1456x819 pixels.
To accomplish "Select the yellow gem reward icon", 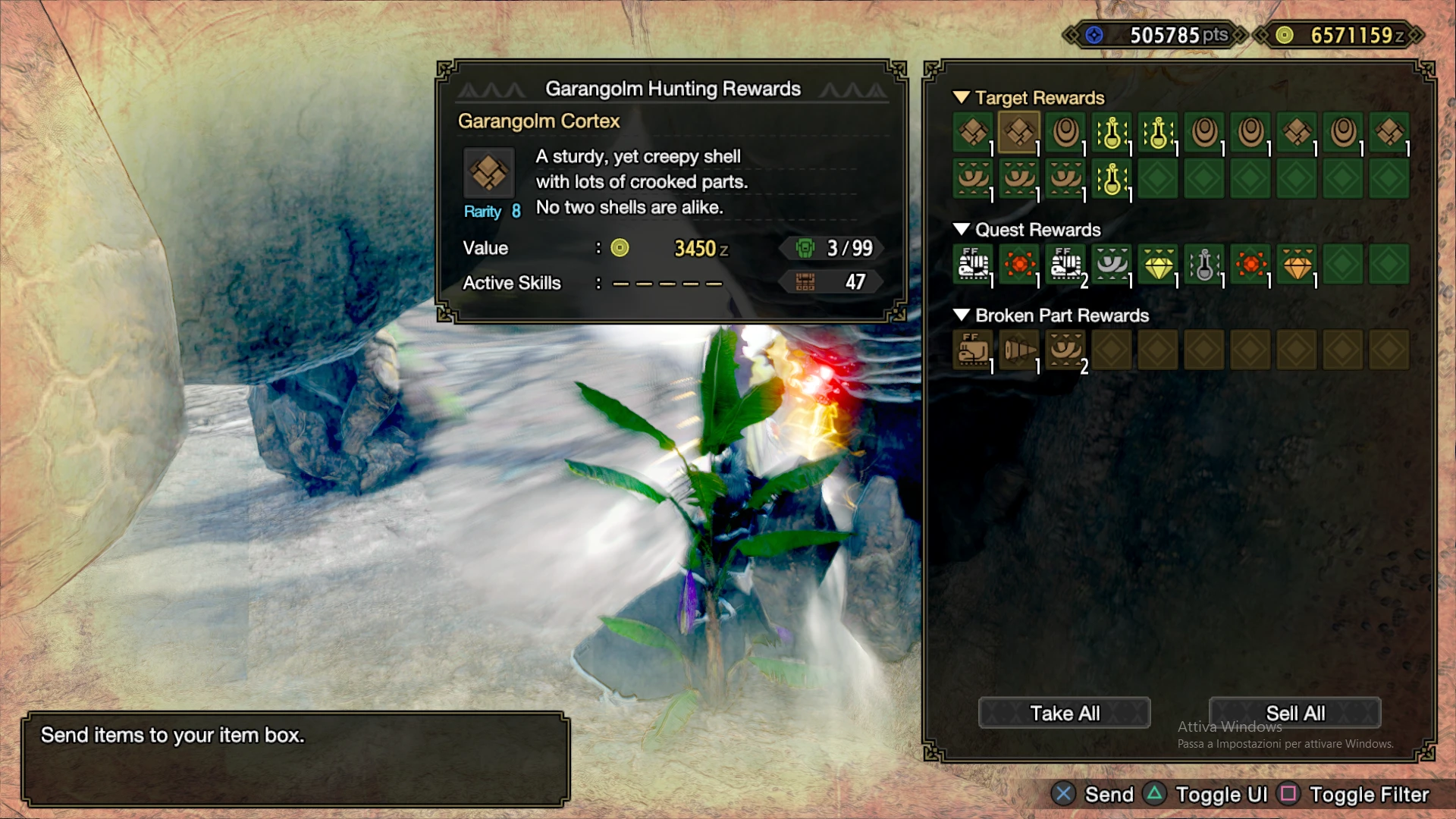I will pyautogui.click(x=1158, y=265).
